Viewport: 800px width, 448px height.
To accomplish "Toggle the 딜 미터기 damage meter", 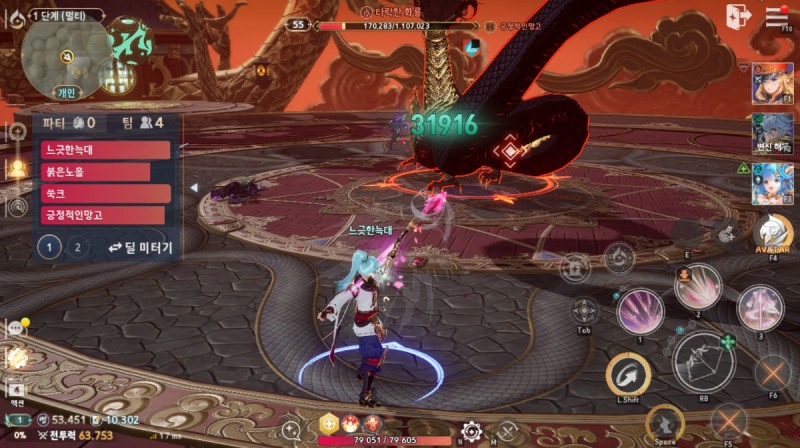I will click(x=141, y=247).
